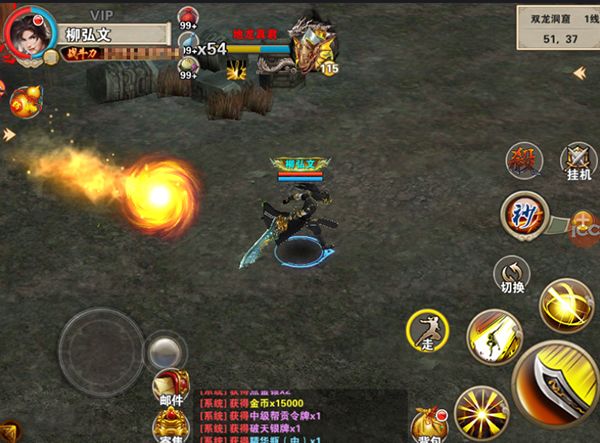The height and width of the screenshot is (443, 600).
Task: Attack with the large sword button
Action: click(558, 387)
